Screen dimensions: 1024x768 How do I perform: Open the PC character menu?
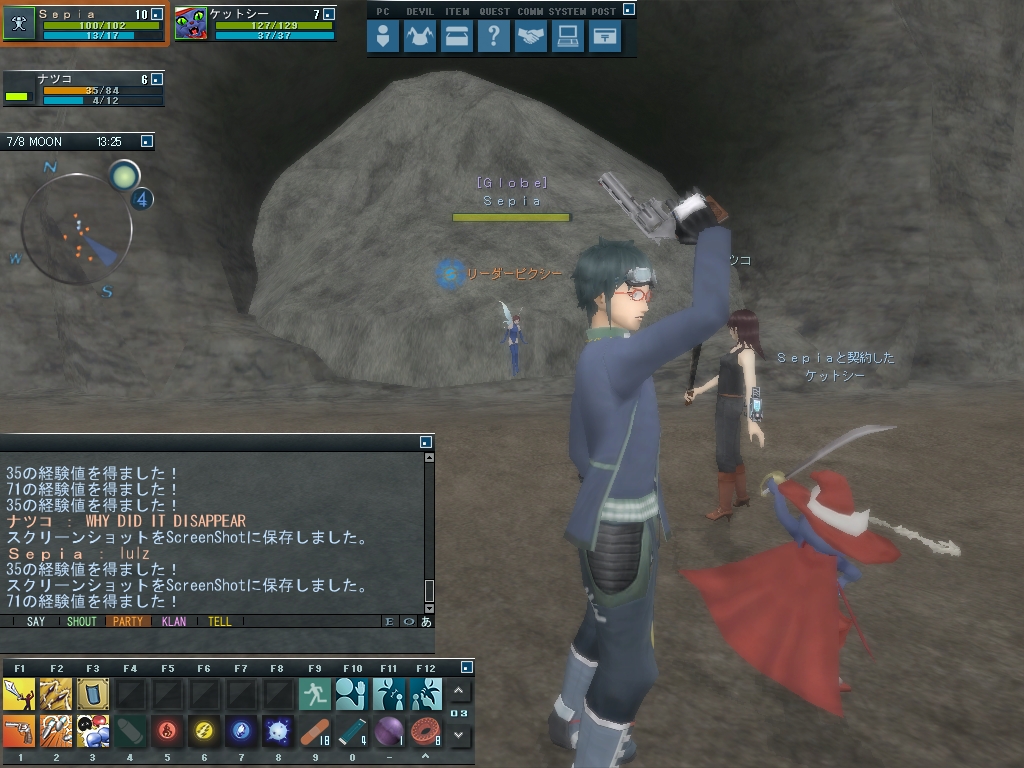383,37
